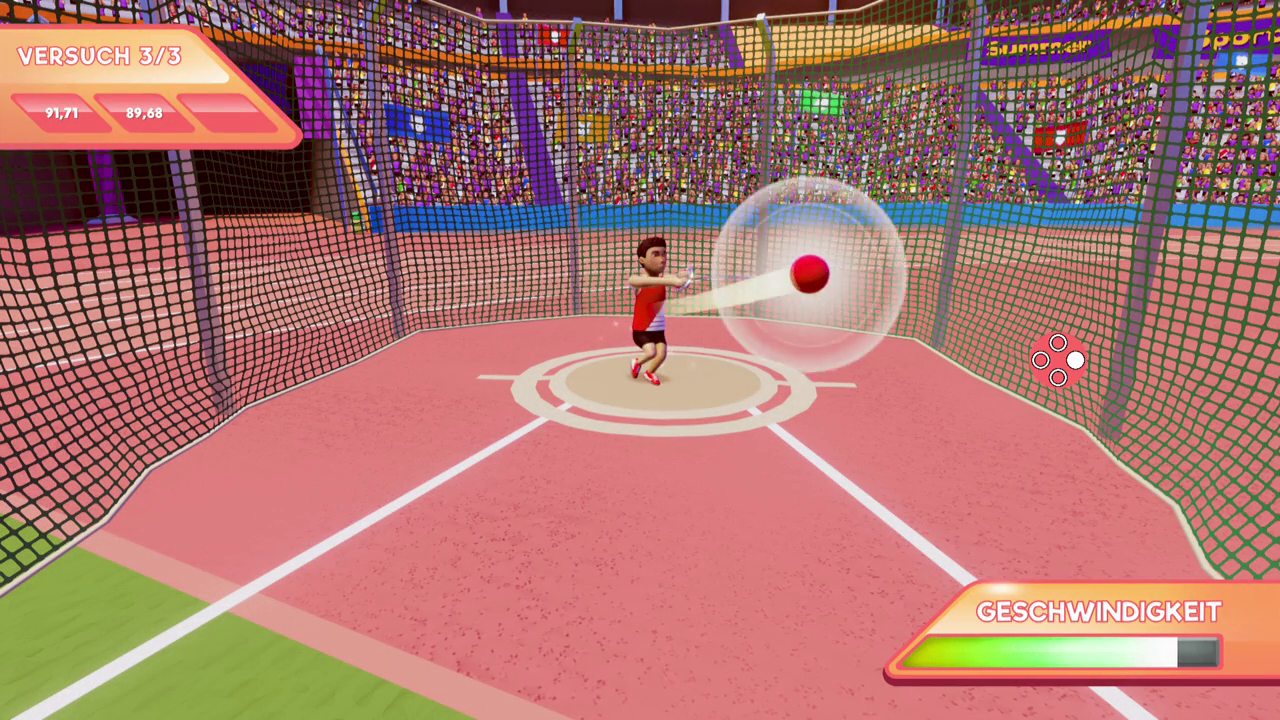Click the first attempt score 91,71

pyautogui.click(x=60, y=113)
